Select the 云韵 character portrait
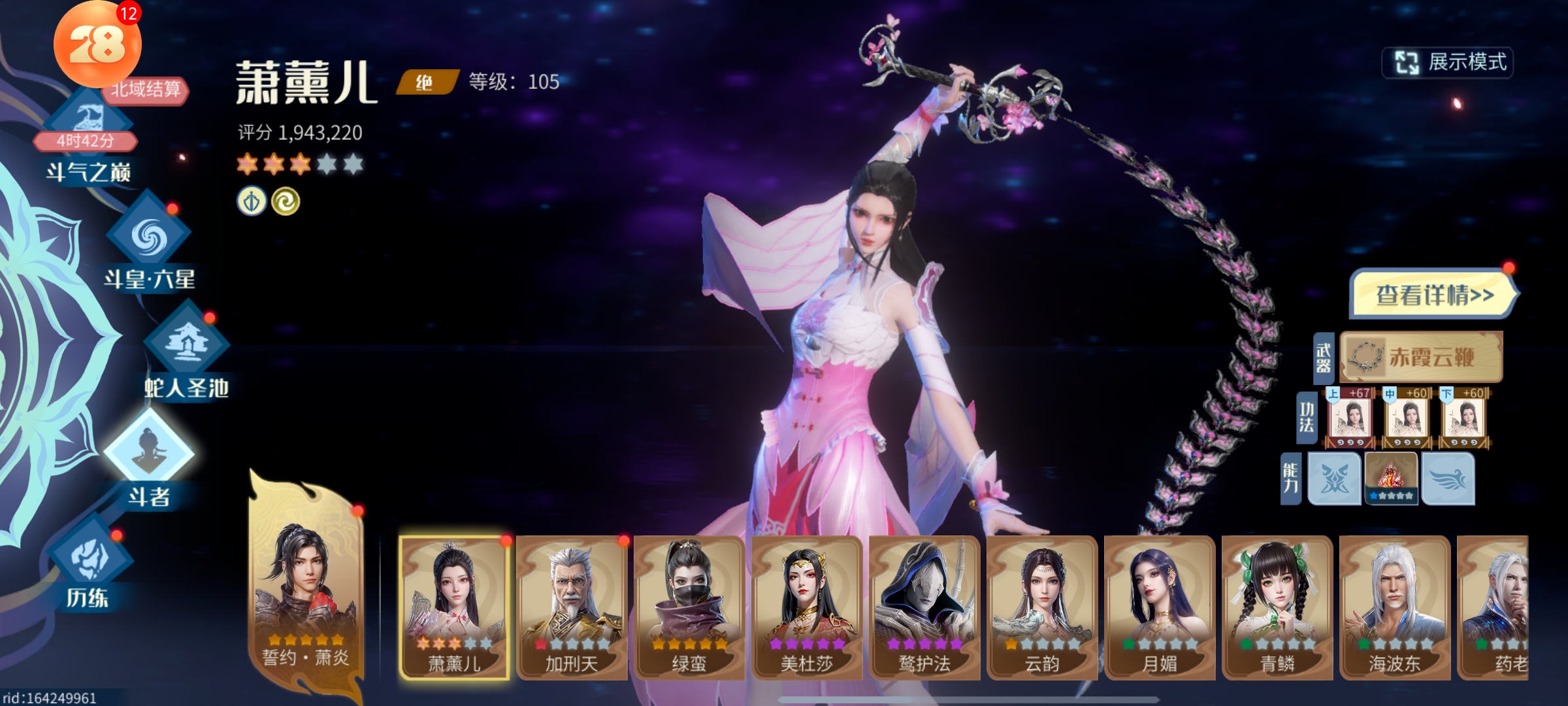The width and height of the screenshot is (1568, 706). point(1042,607)
